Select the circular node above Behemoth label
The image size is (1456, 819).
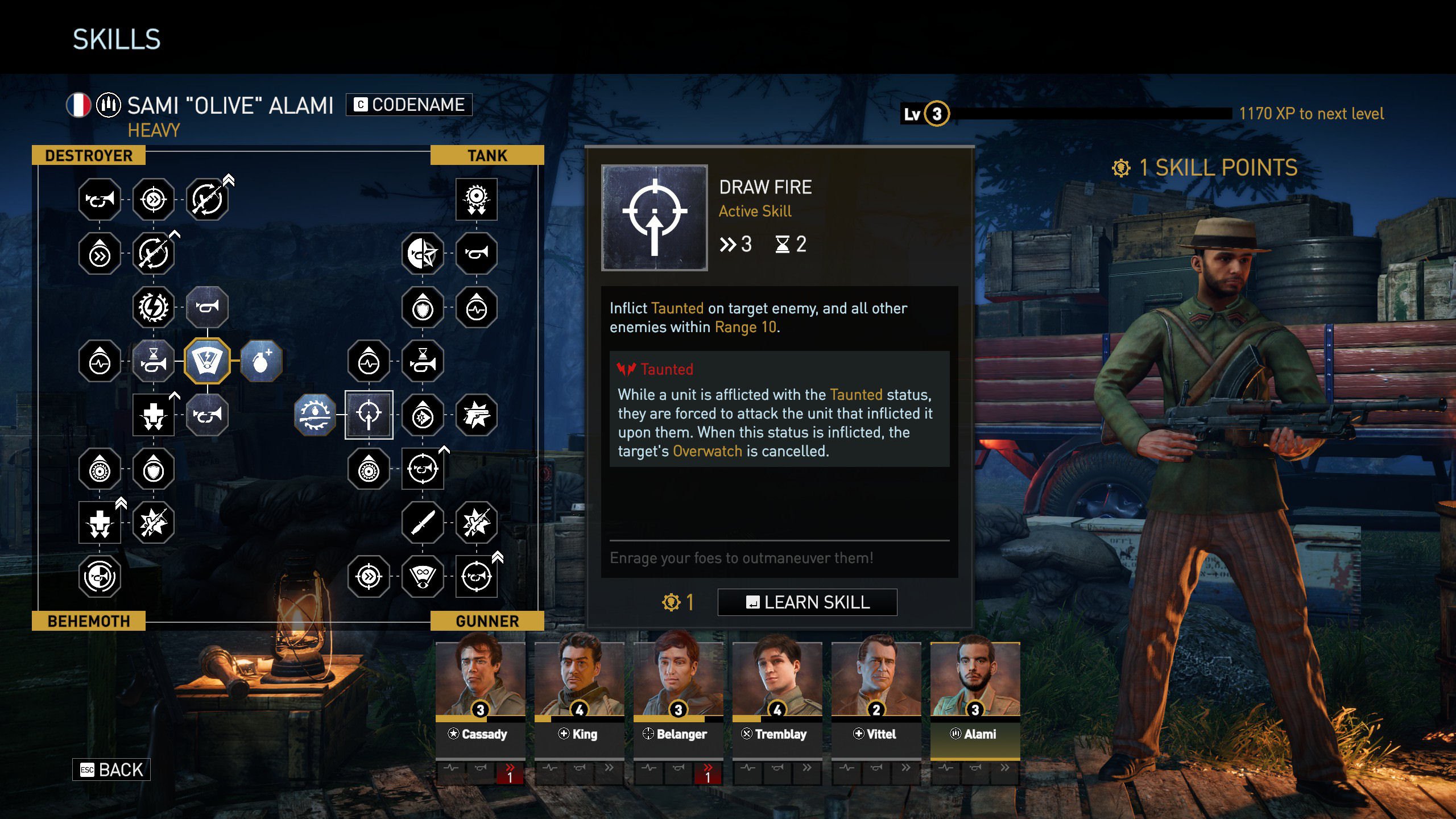point(100,577)
